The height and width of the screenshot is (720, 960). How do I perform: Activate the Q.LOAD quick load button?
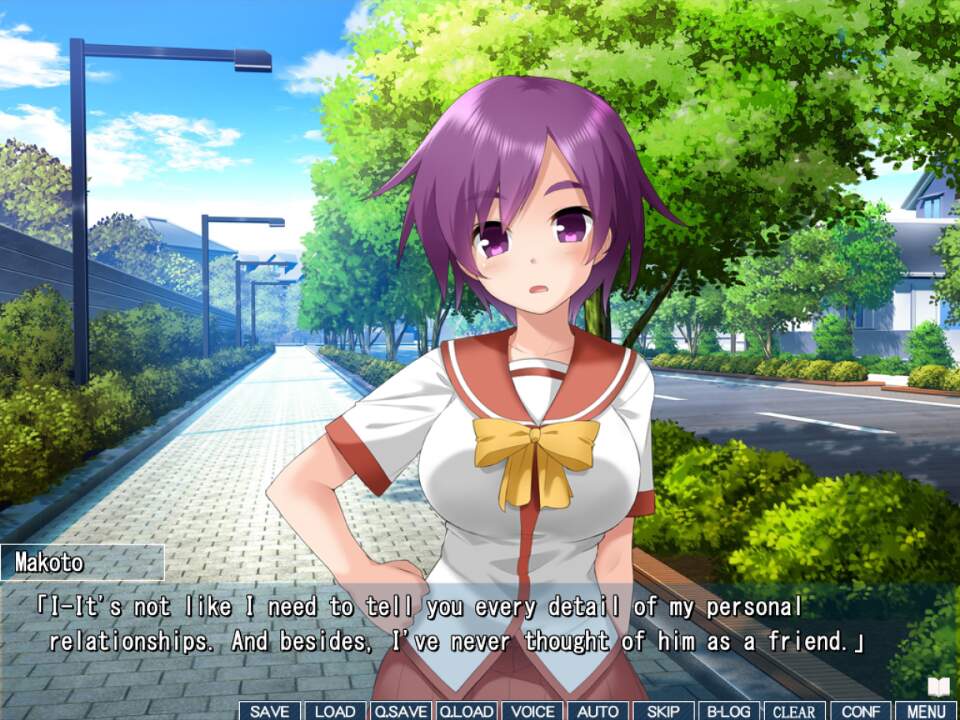coord(466,711)
